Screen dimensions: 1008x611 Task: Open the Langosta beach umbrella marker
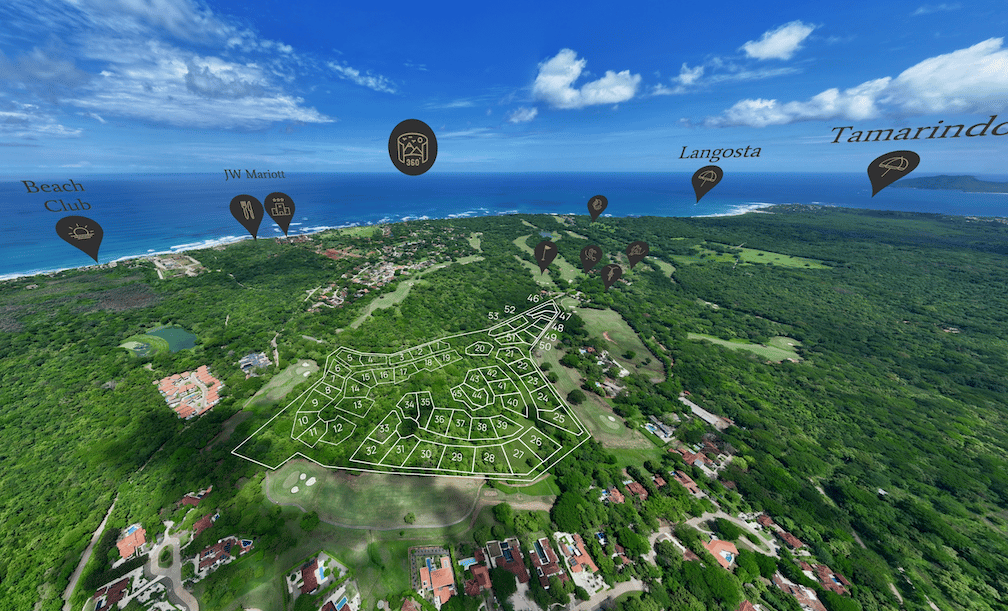coord(707,179)
